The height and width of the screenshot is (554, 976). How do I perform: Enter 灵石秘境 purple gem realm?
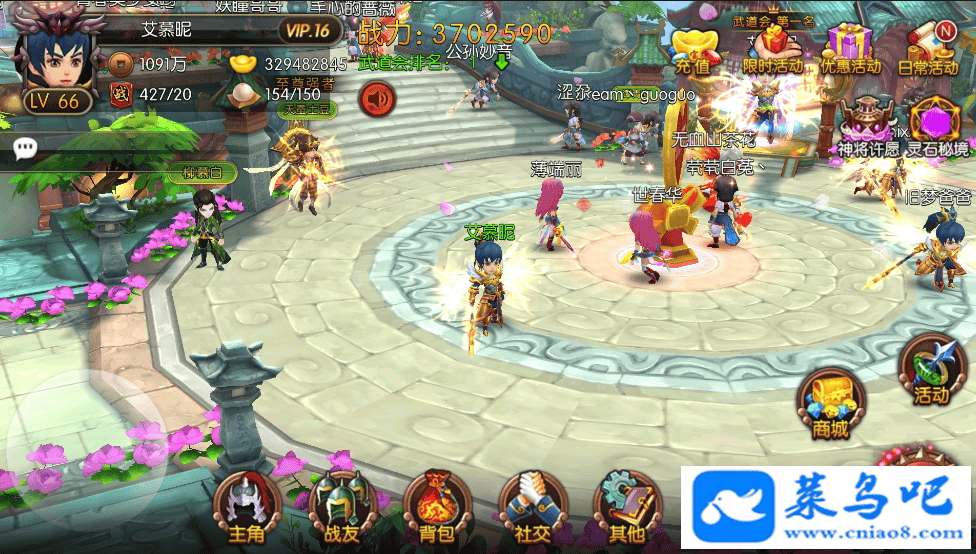tap(938, 130)
